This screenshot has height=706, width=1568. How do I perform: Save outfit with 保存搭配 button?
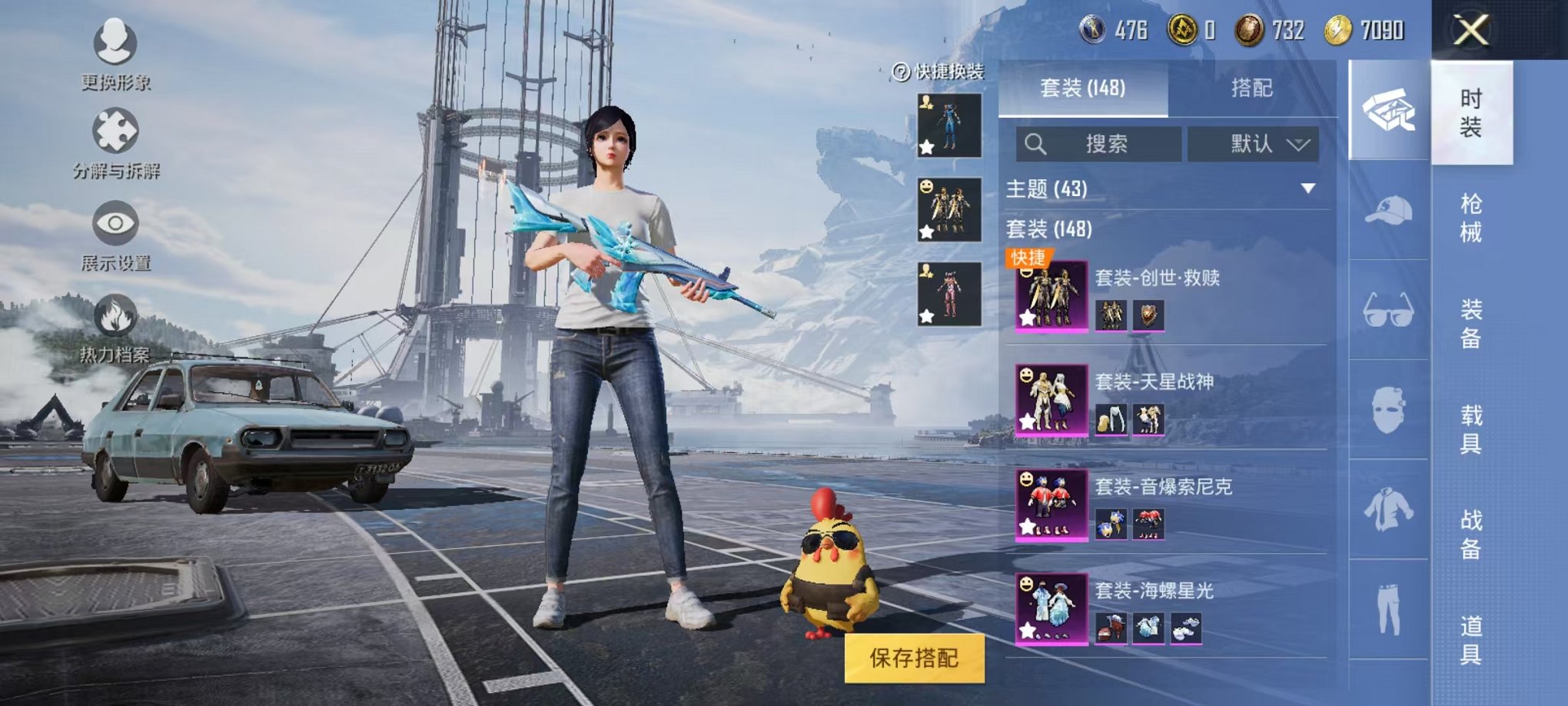(914, 658)
